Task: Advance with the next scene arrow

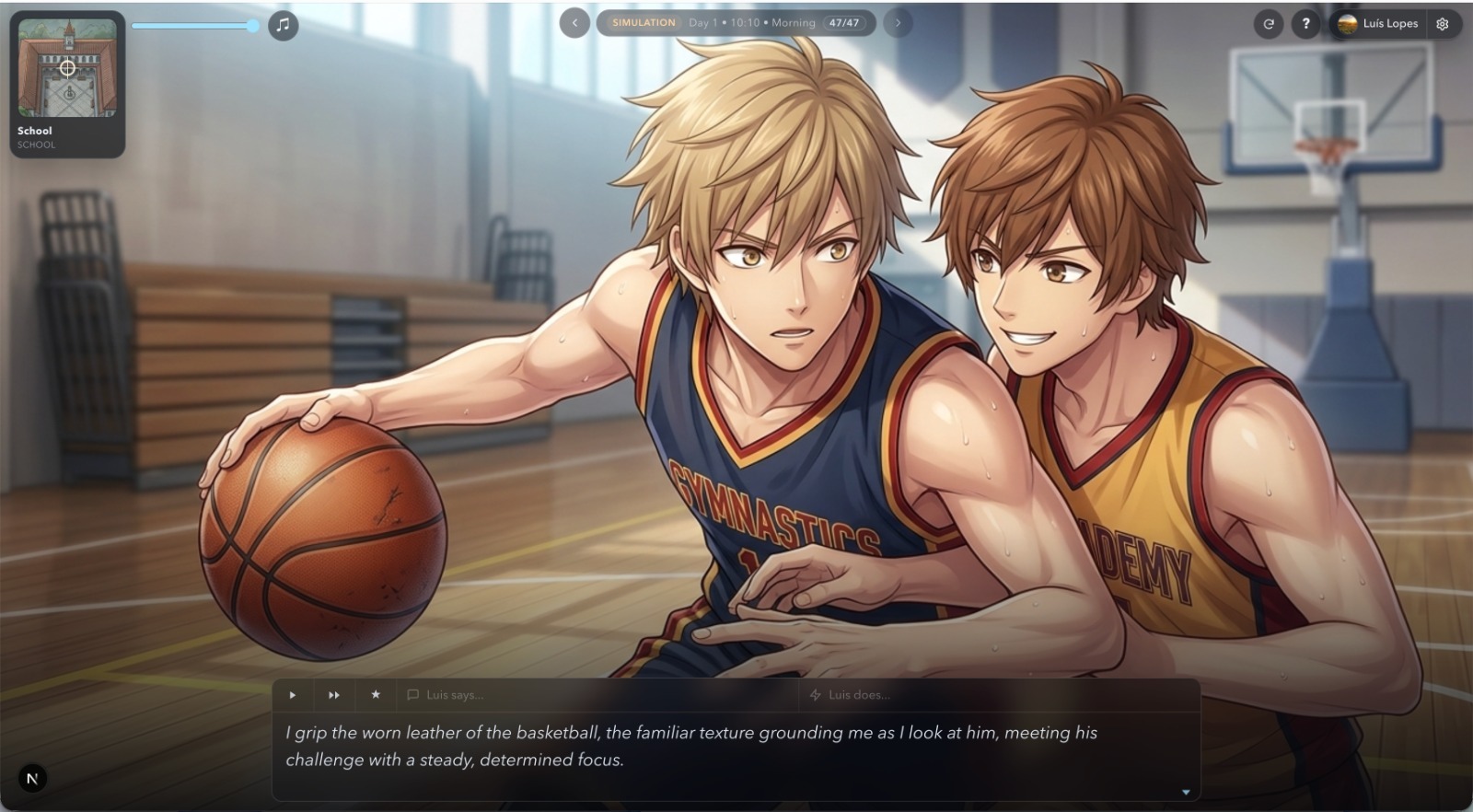Action: (x=898, y=23)
